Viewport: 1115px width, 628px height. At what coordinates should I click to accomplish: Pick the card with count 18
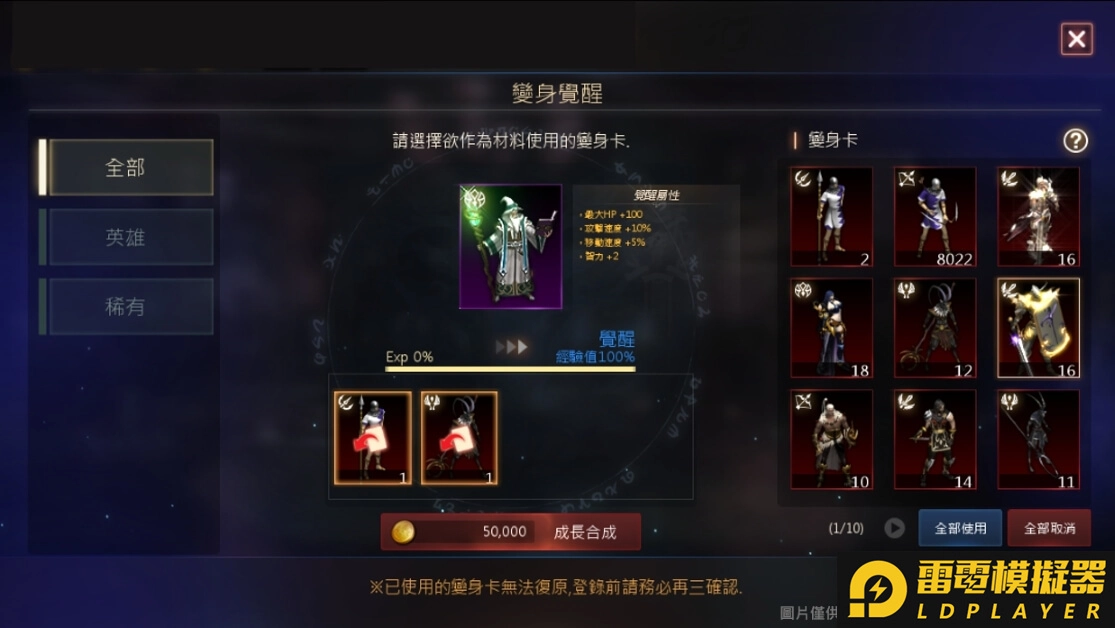pos(831,328)
